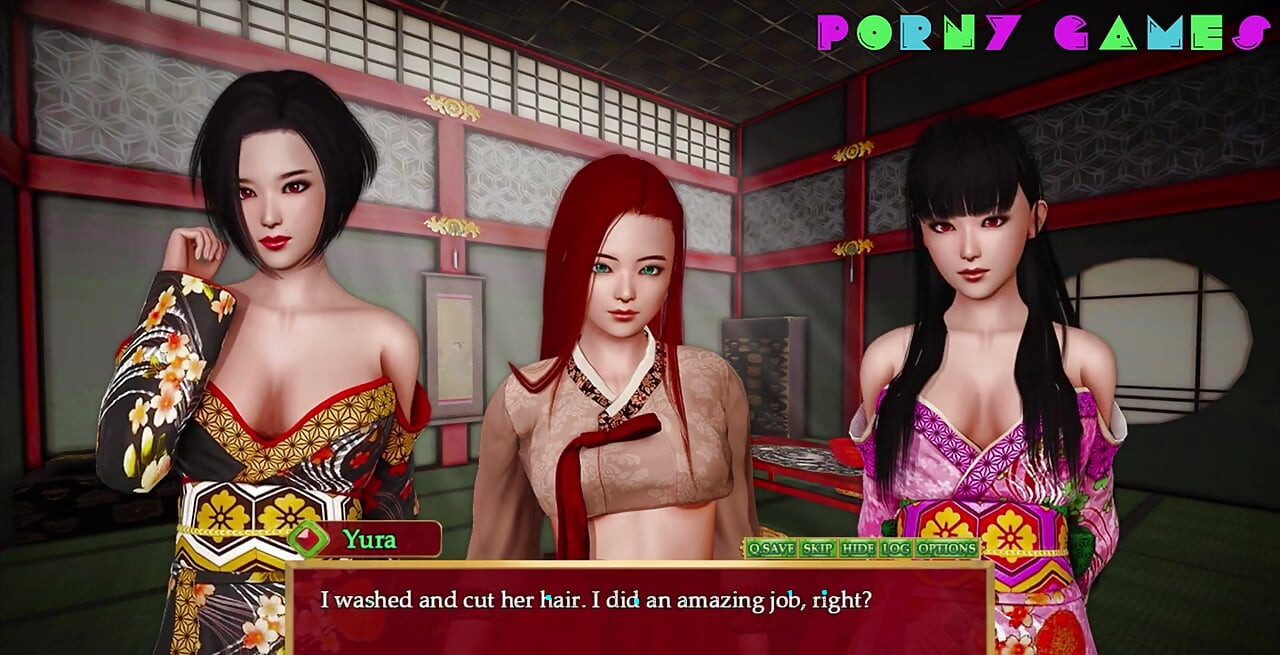Open the dialogue LOG
The image size is (1280, 655).
(896, 548)
